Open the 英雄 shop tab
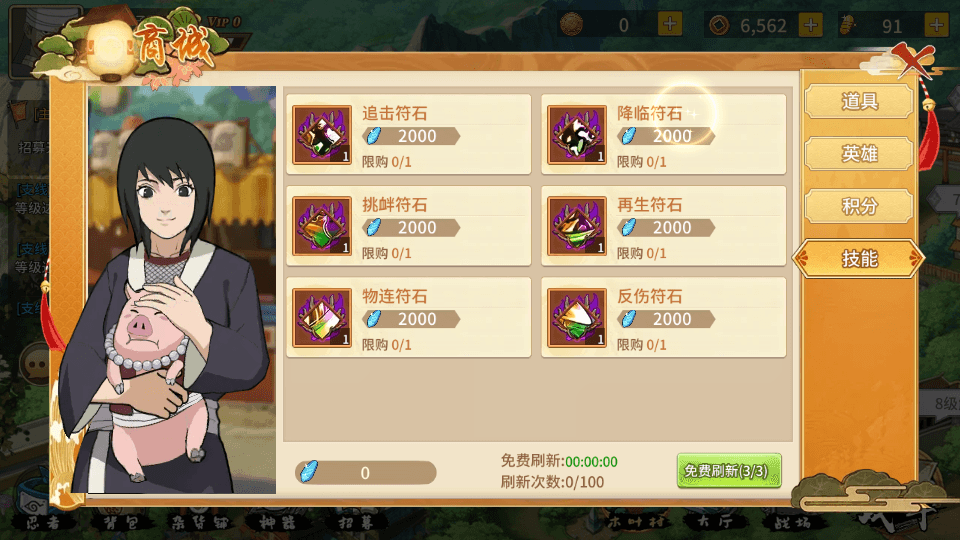 click(859, 154)
